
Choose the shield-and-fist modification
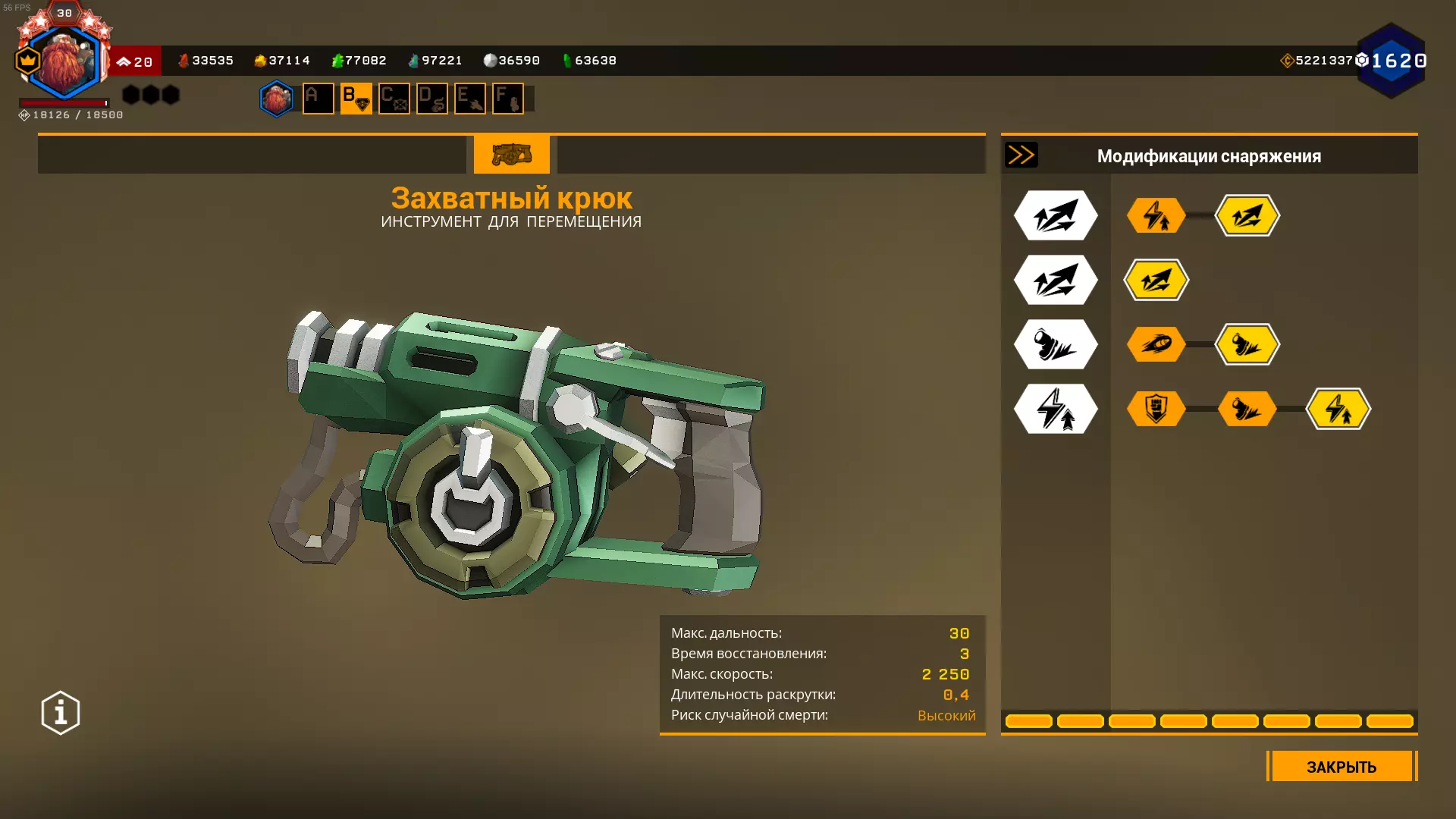[x=1156, y=409]
